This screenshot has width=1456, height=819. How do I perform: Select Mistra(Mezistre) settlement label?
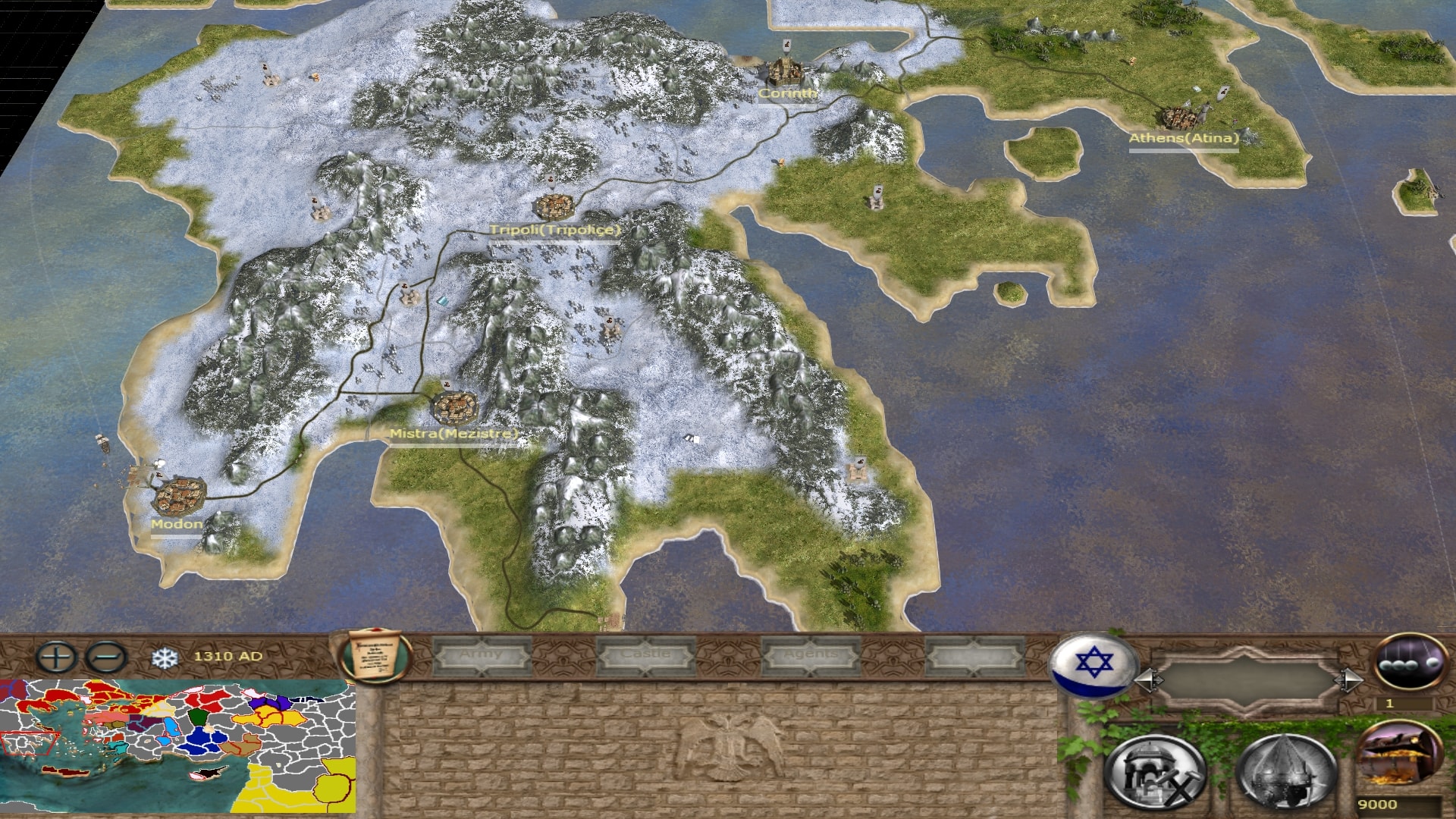[x=453, y=434]
